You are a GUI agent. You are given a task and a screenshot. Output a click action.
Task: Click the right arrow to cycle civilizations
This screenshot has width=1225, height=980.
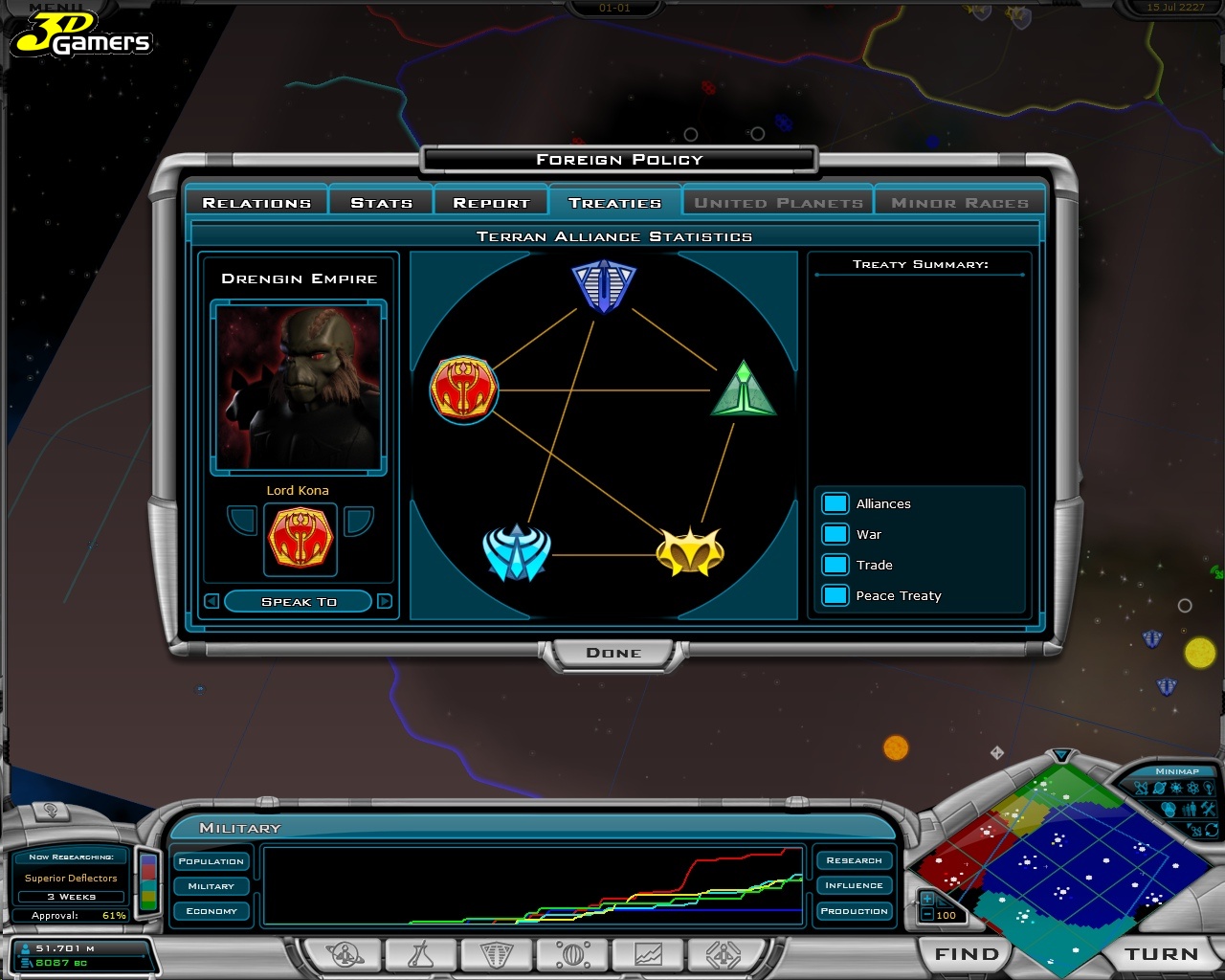[386, 601]
